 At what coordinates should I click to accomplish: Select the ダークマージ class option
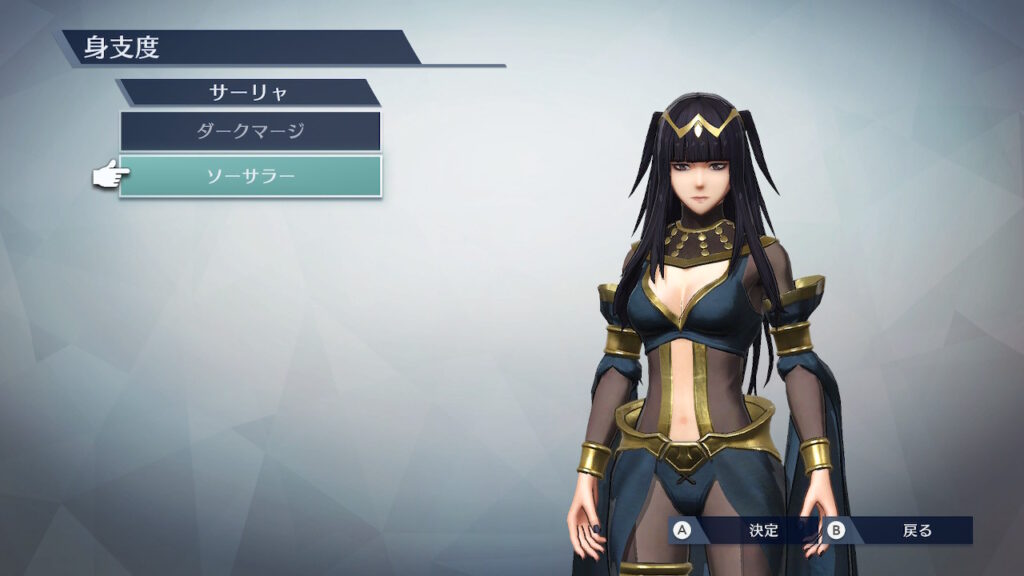pyautogui.click(x=250, y=131)
